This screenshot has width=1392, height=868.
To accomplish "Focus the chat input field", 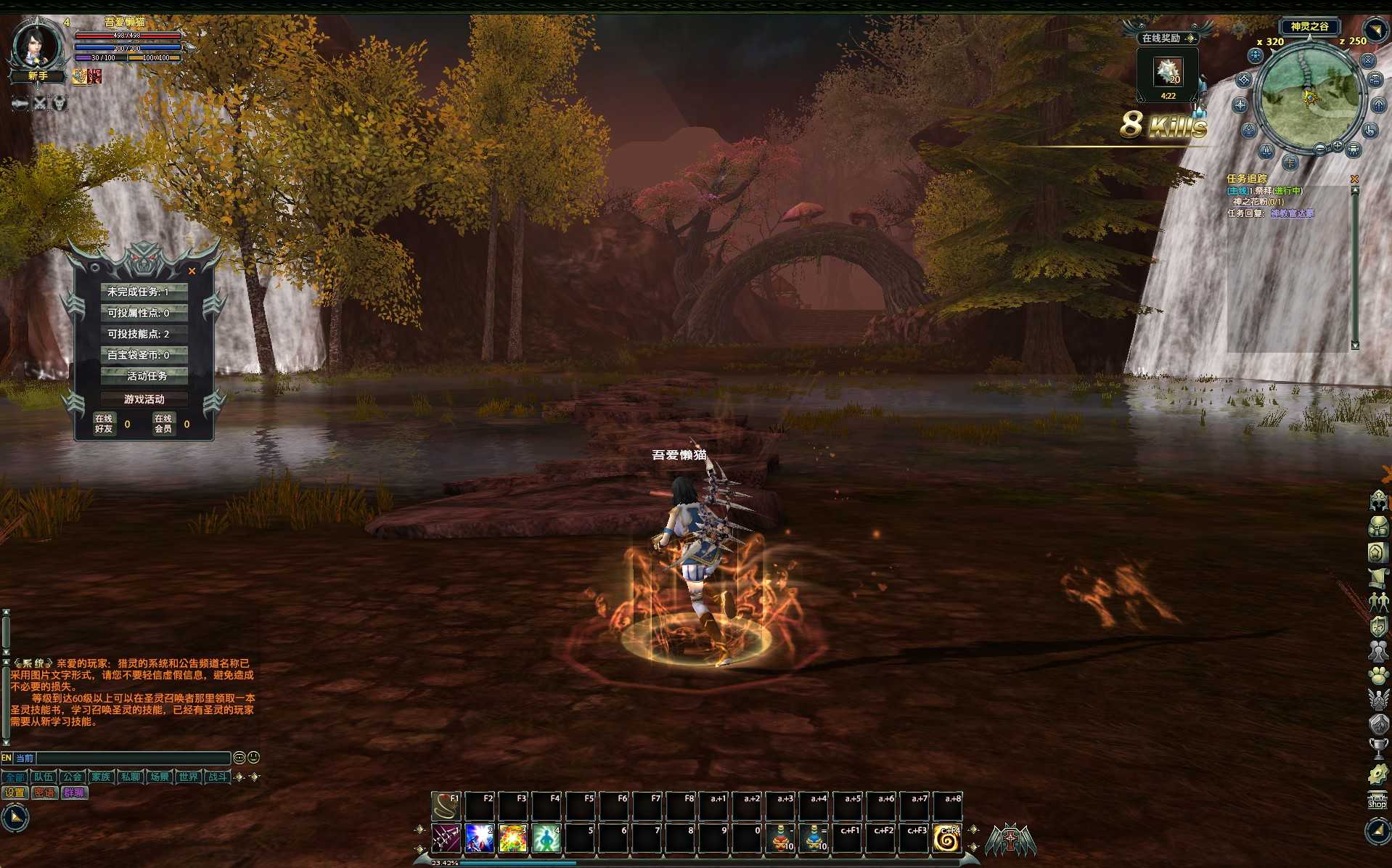I will (x=133, y=758).
